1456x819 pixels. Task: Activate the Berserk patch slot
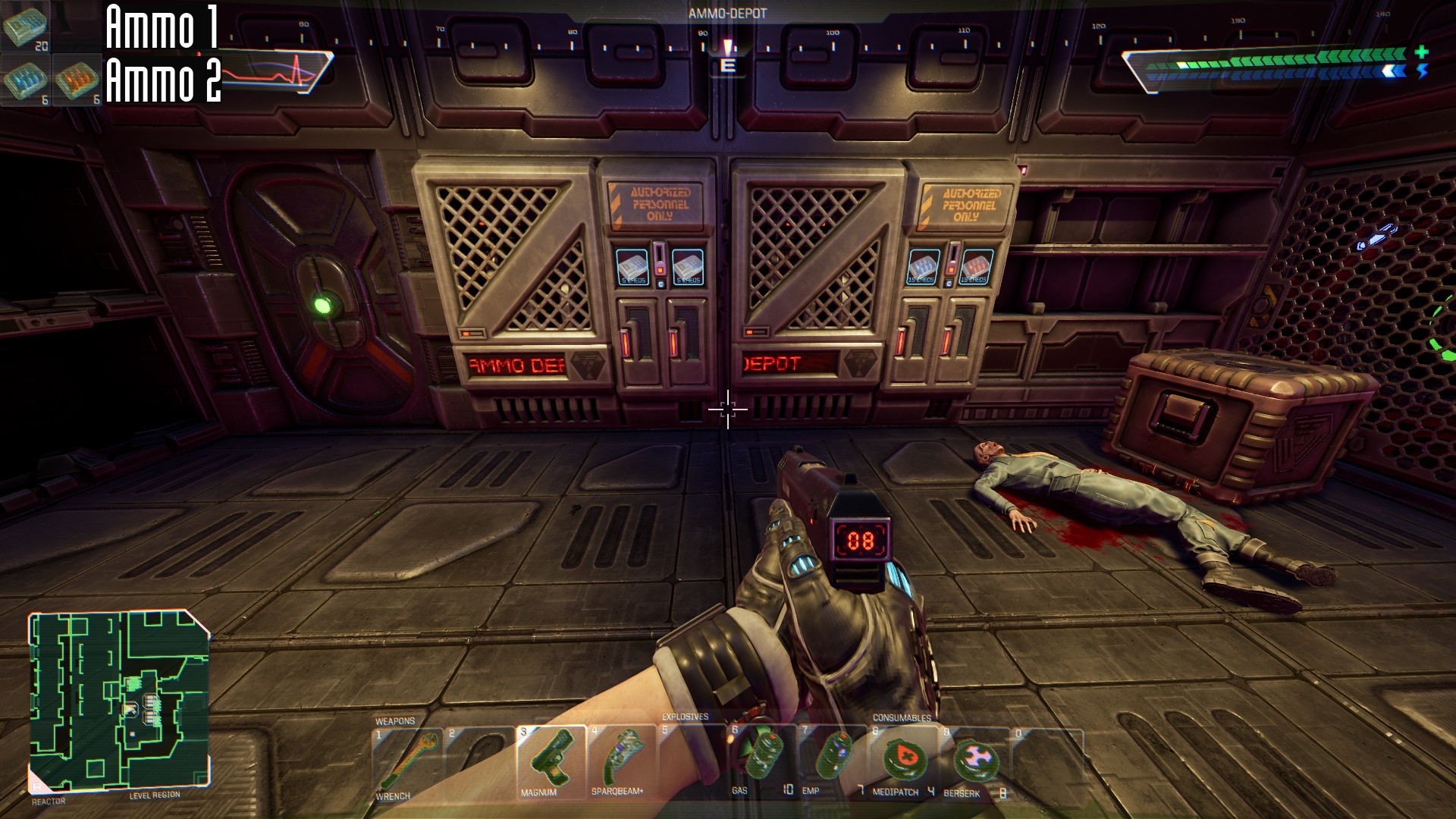click(x=974, y=761)
